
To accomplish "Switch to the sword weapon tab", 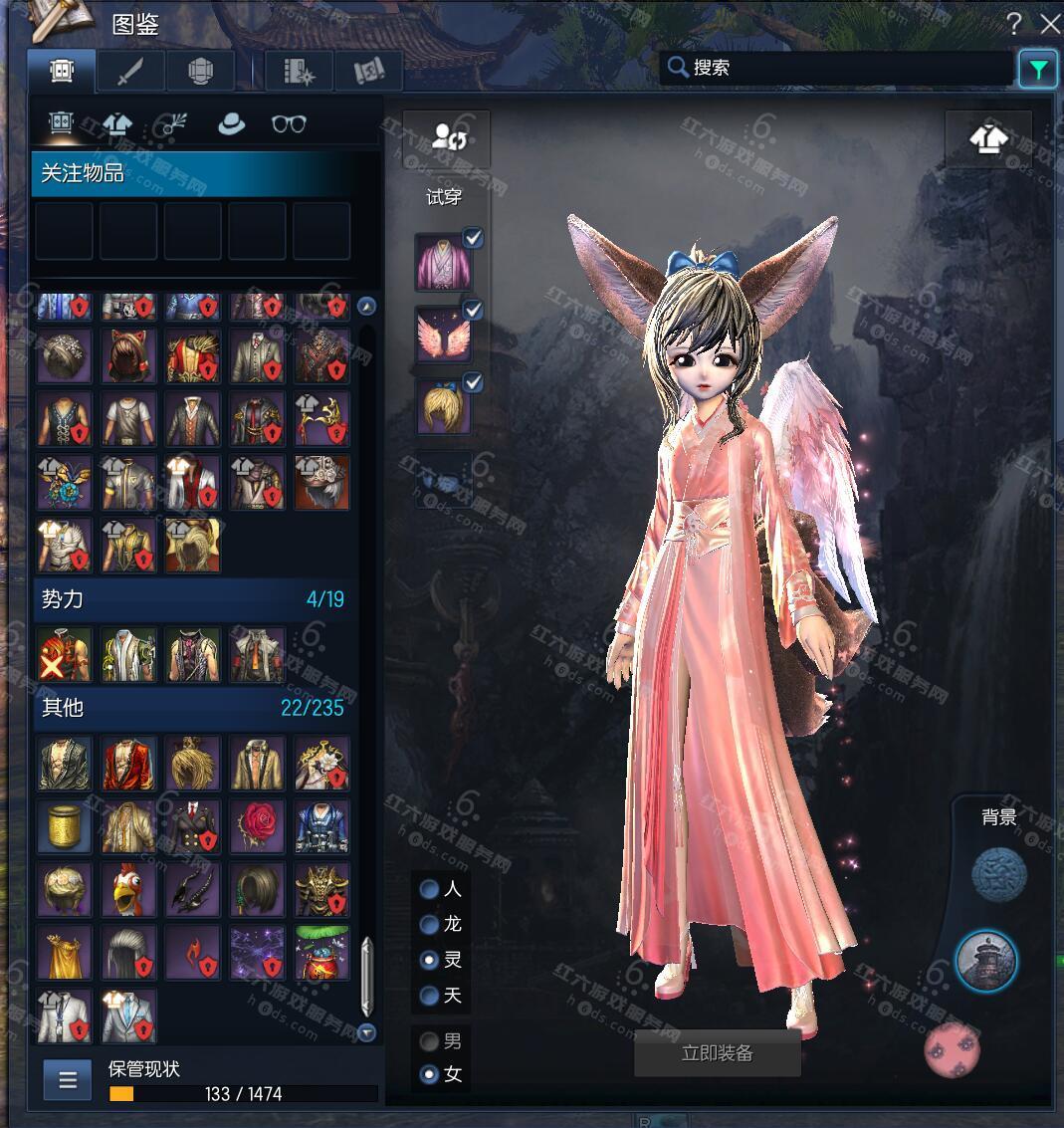I will pyautogui.click(x=131, y=72).
